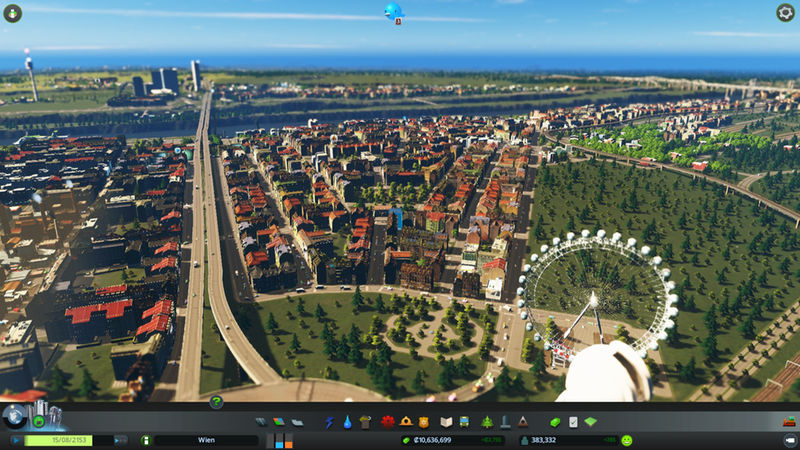The image size is (800, 450).
Task: Open the garbage services menu
Action: pyautogui.click(x=364, y=422)
